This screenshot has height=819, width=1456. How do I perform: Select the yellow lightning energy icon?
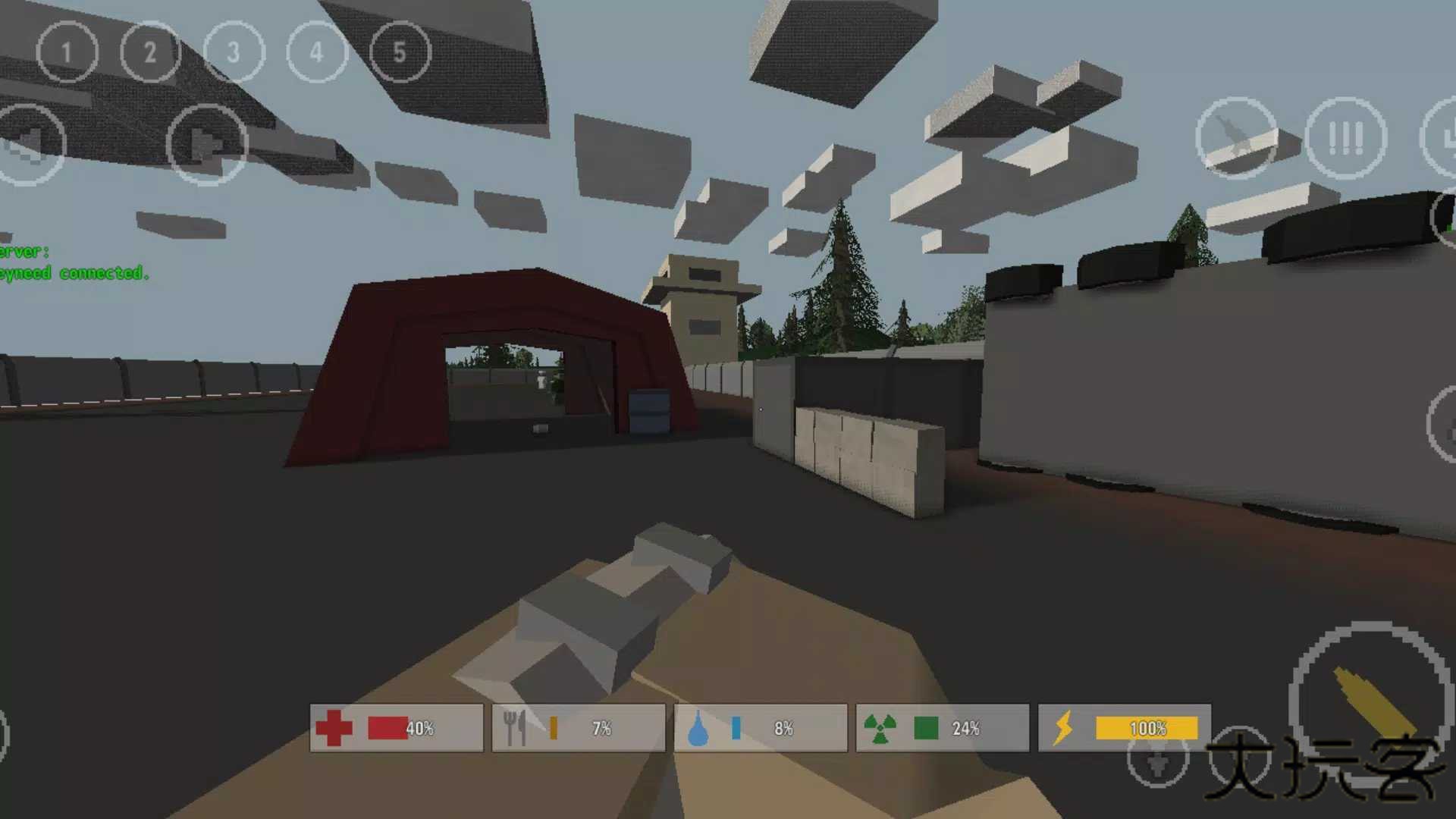(1065, 726)
